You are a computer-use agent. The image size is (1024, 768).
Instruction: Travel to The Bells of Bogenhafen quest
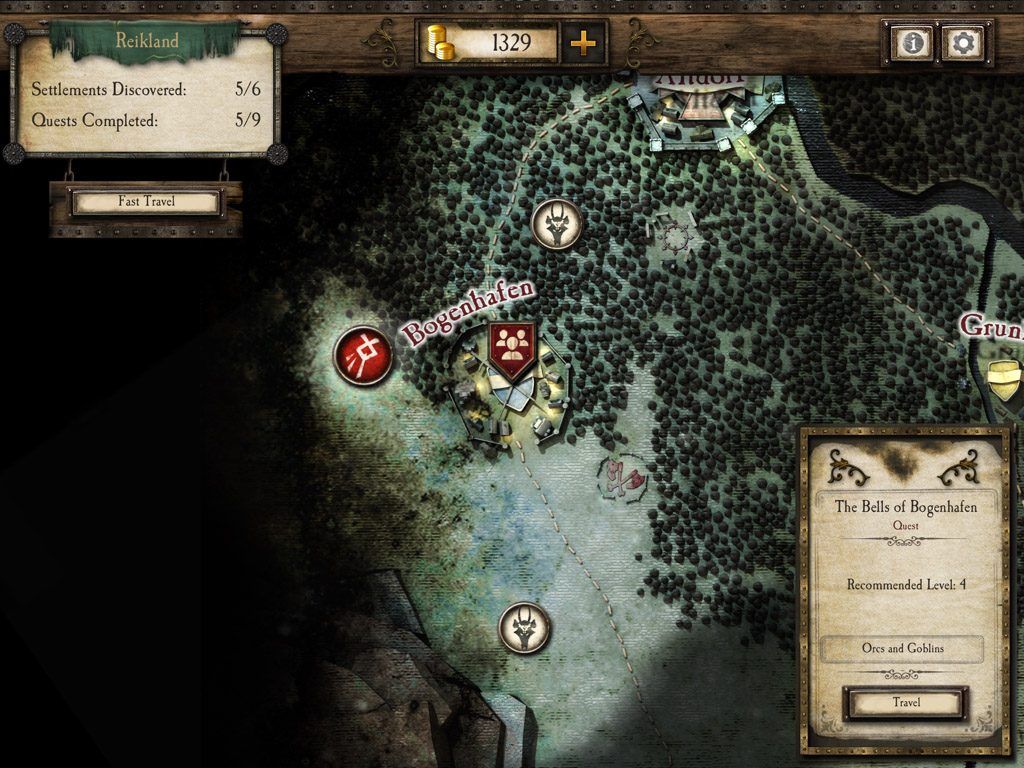906,703
